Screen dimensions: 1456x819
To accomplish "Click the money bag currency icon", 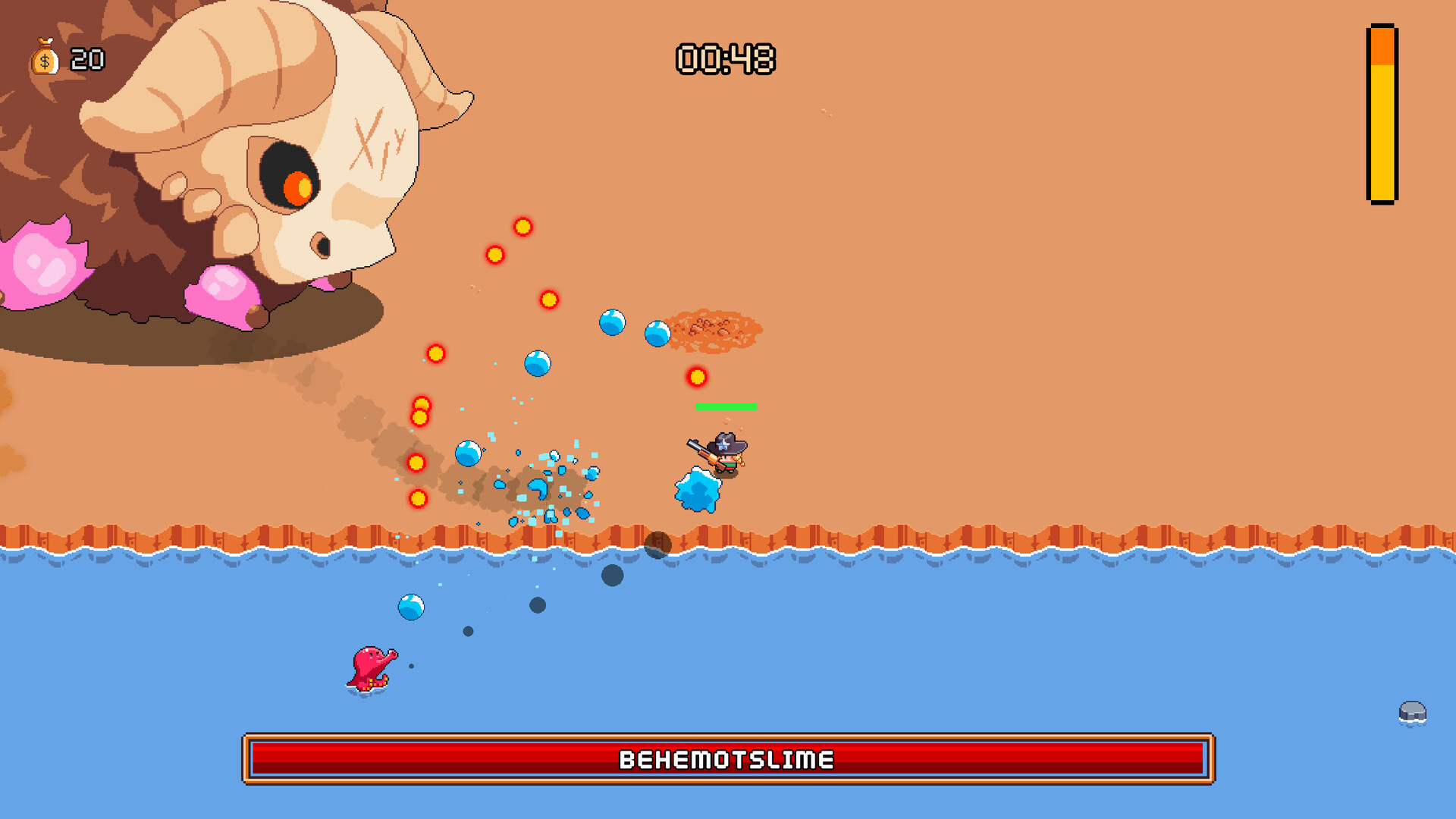I will click(x=43, y=58).
